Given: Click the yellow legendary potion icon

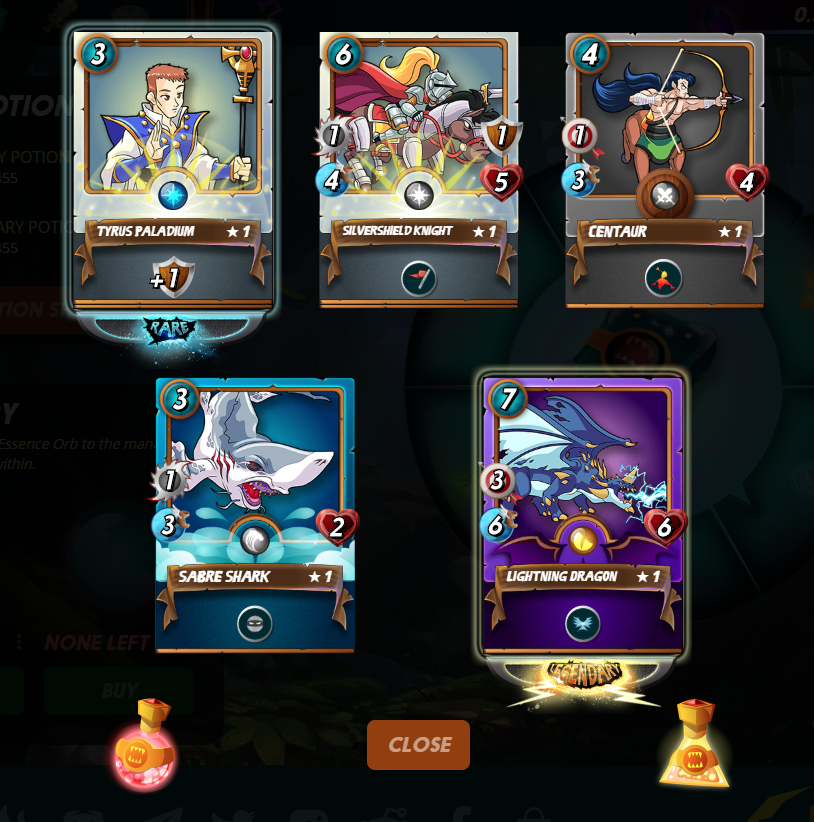Looking at the screenshot, I should coord(695,744).
